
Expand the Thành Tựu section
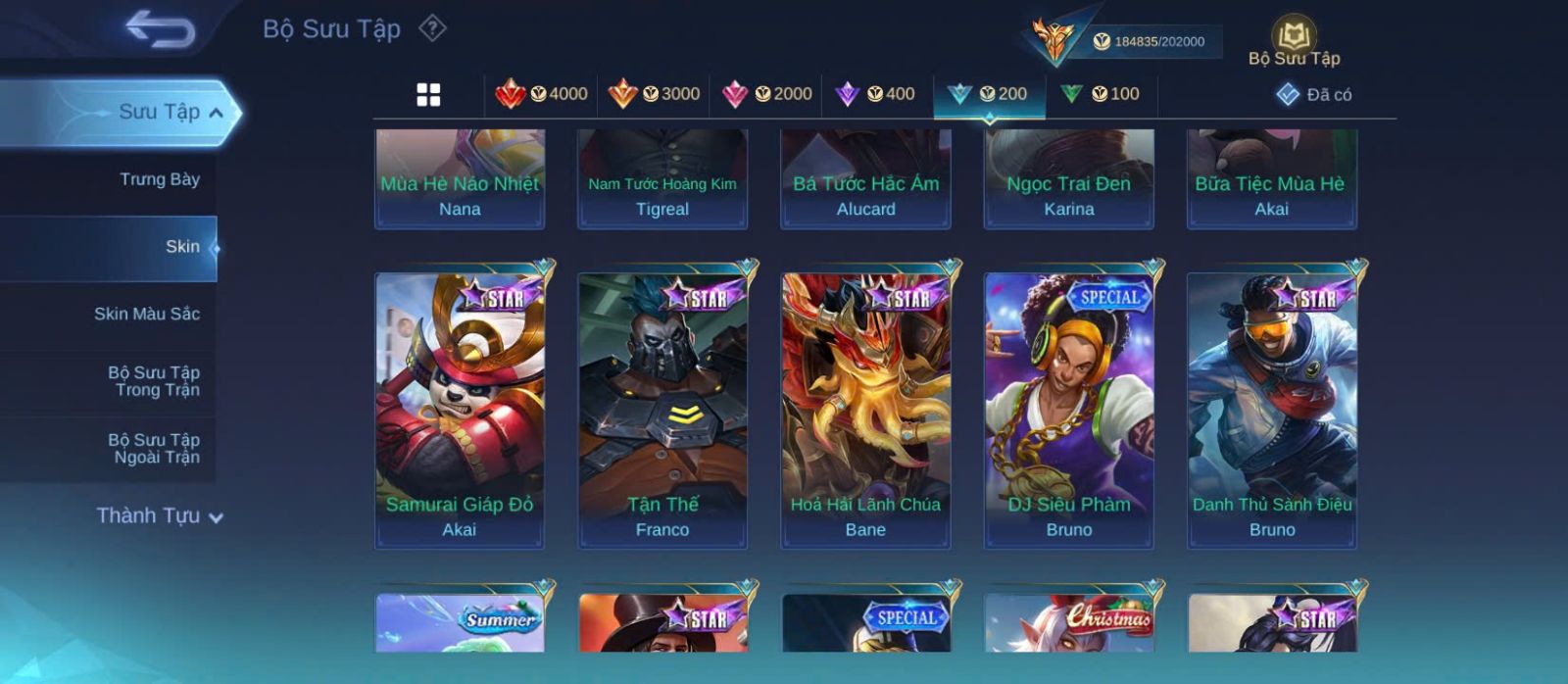point(159,515)
